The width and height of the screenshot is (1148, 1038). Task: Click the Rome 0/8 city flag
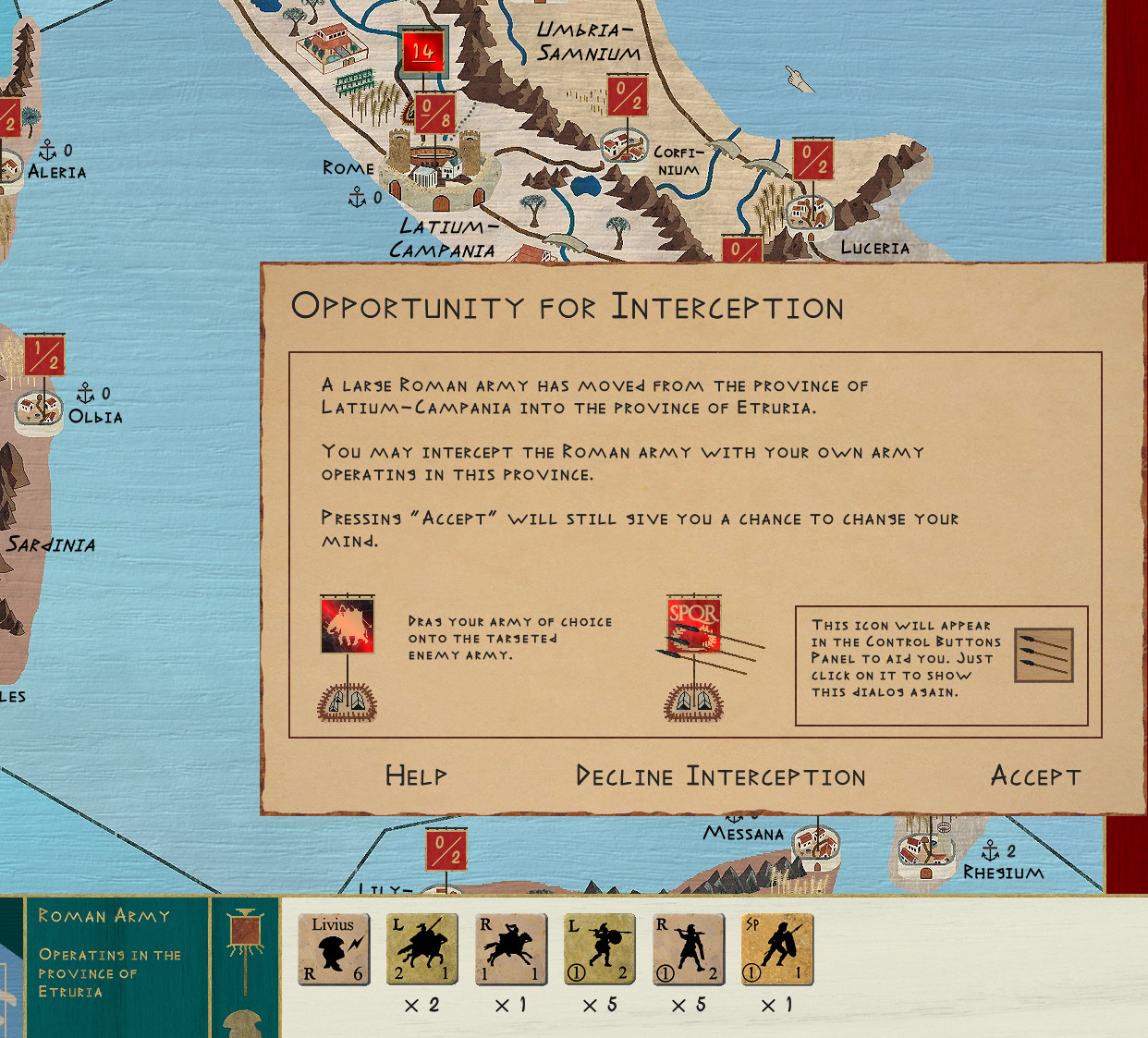pyautogui.click(x=434, y=113)
